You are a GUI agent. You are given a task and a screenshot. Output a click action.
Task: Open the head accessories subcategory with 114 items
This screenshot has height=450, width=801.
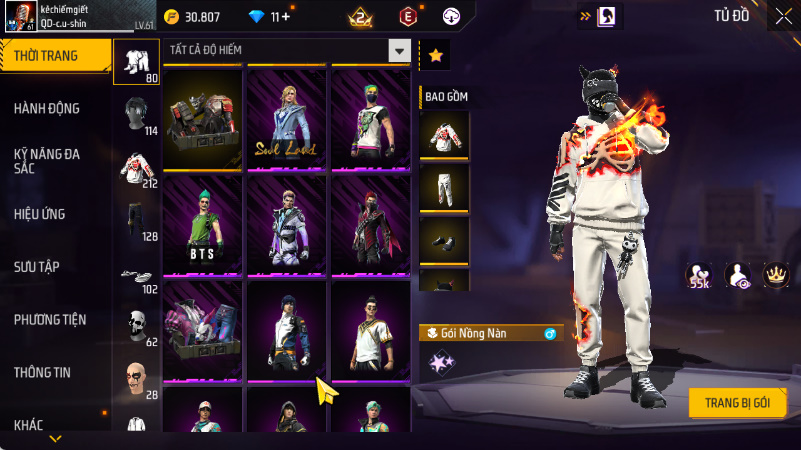(x=137, y=116)
